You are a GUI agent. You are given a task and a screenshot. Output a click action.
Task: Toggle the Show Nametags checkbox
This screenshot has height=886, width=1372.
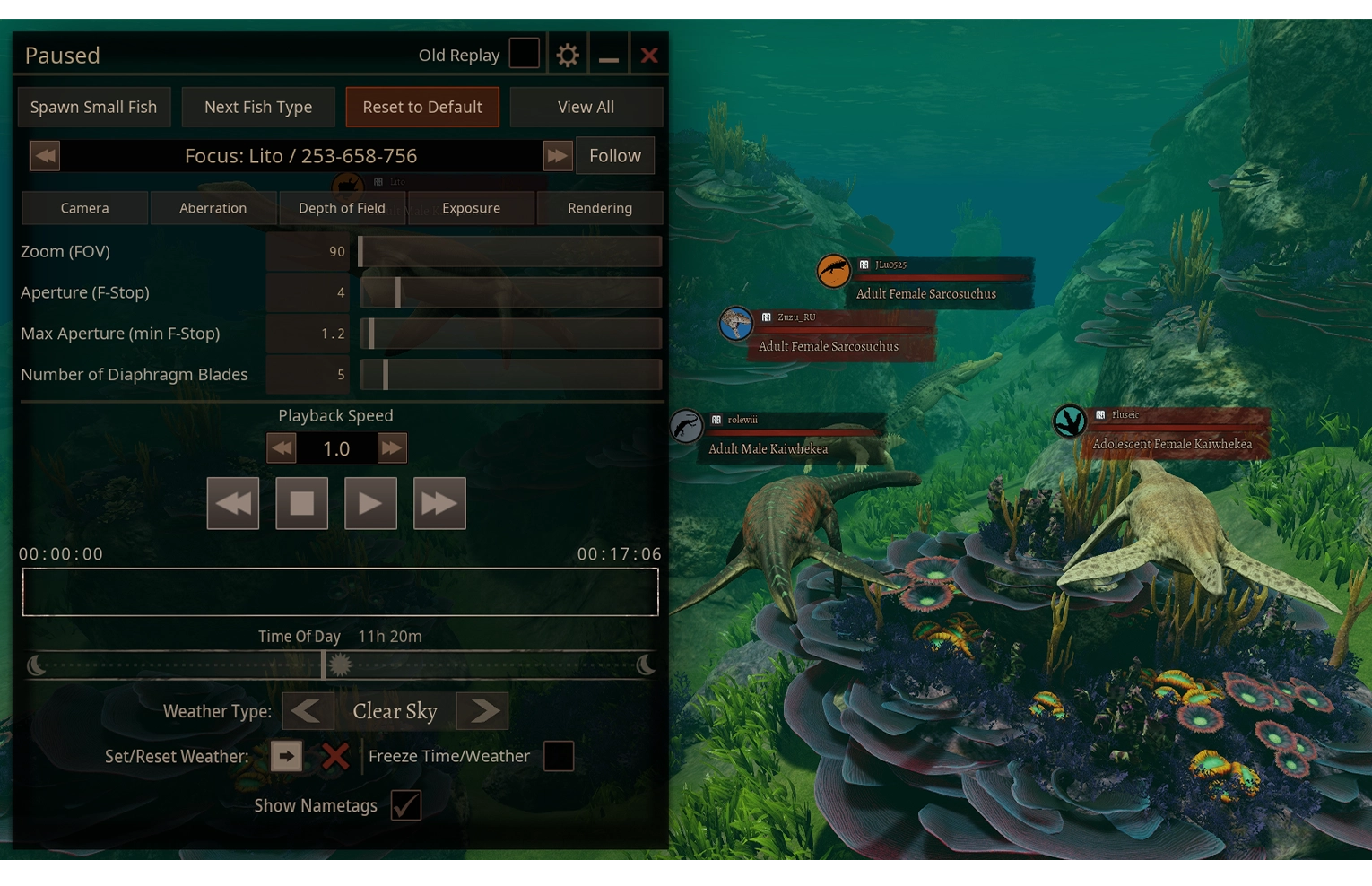click(x=406, y=805)
